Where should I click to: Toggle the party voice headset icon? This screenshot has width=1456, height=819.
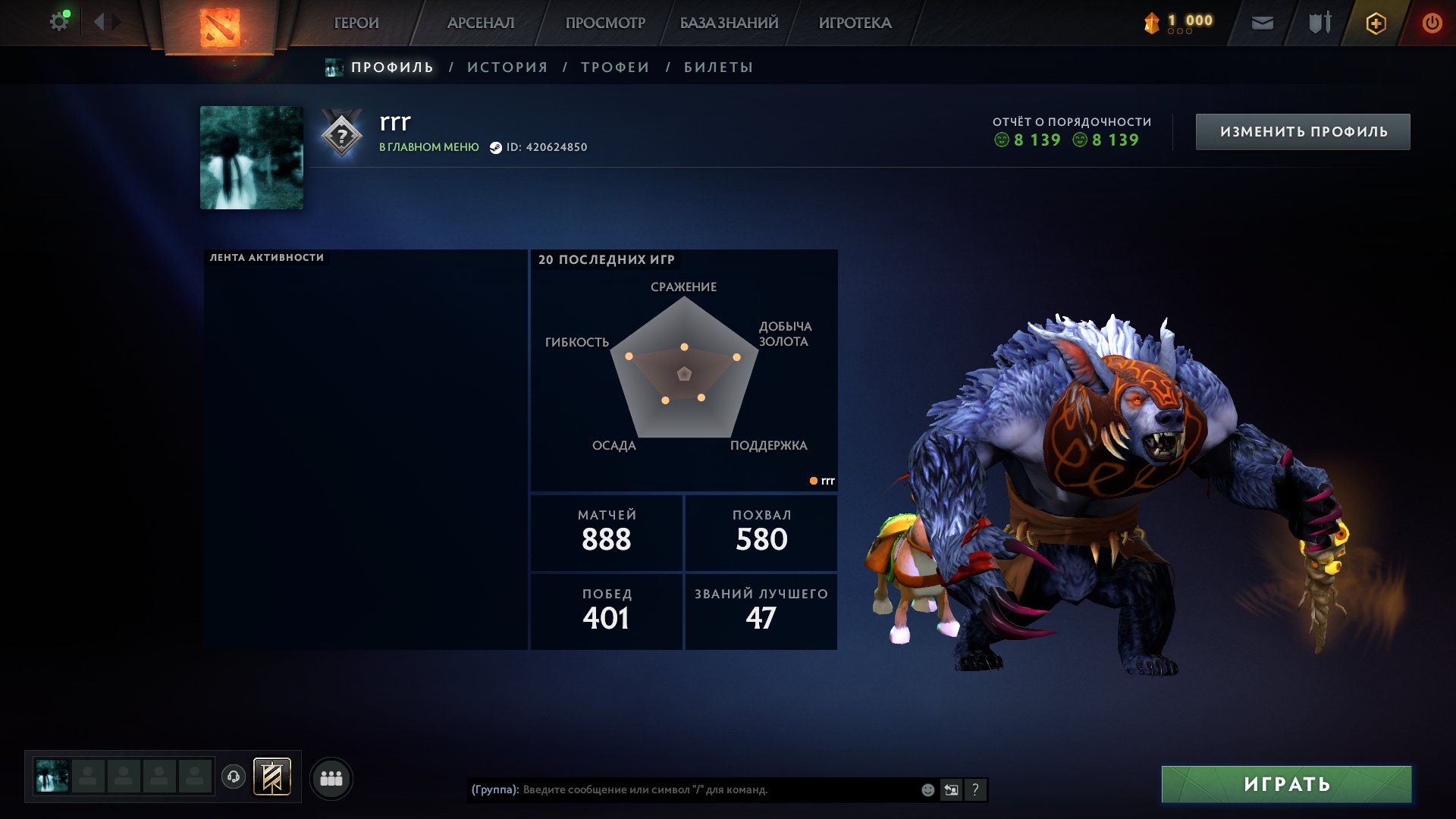(234, 777)
